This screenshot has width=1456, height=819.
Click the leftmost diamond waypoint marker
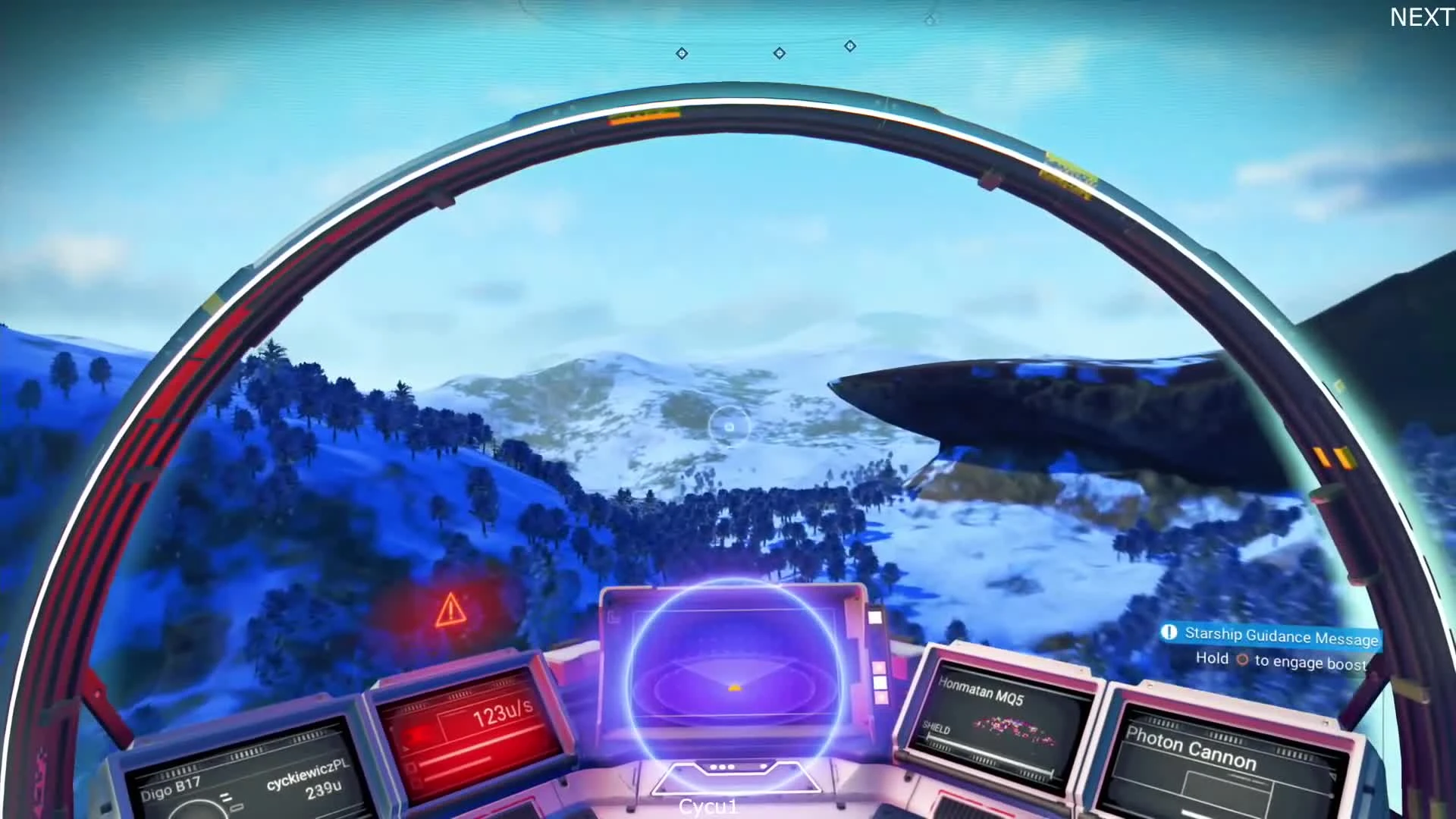681,54
